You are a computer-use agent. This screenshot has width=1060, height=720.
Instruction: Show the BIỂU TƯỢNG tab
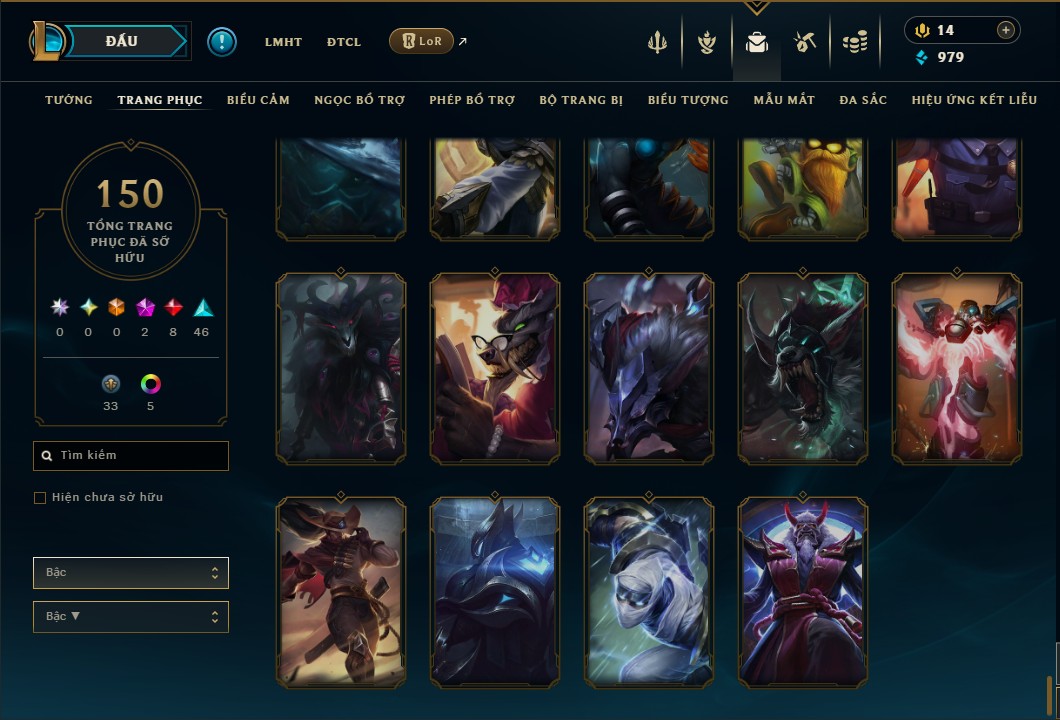[688, 100]
